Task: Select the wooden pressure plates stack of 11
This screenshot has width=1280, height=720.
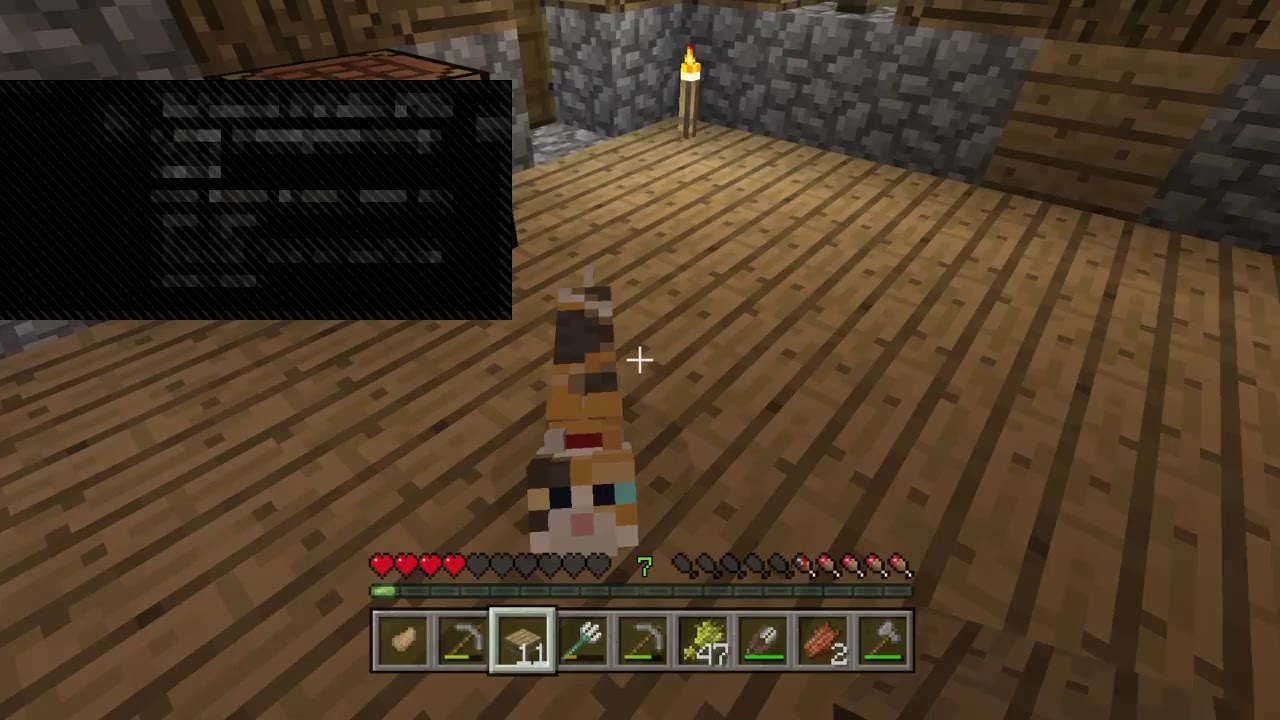Action: tap(521, 640)
